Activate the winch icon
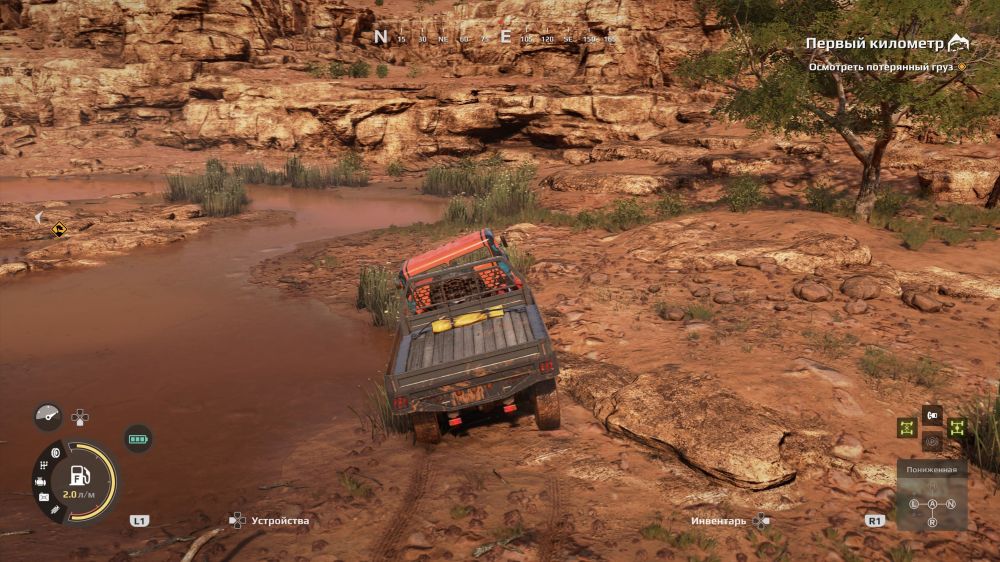This screenshot has height=562, width=1000. [932, 413]
